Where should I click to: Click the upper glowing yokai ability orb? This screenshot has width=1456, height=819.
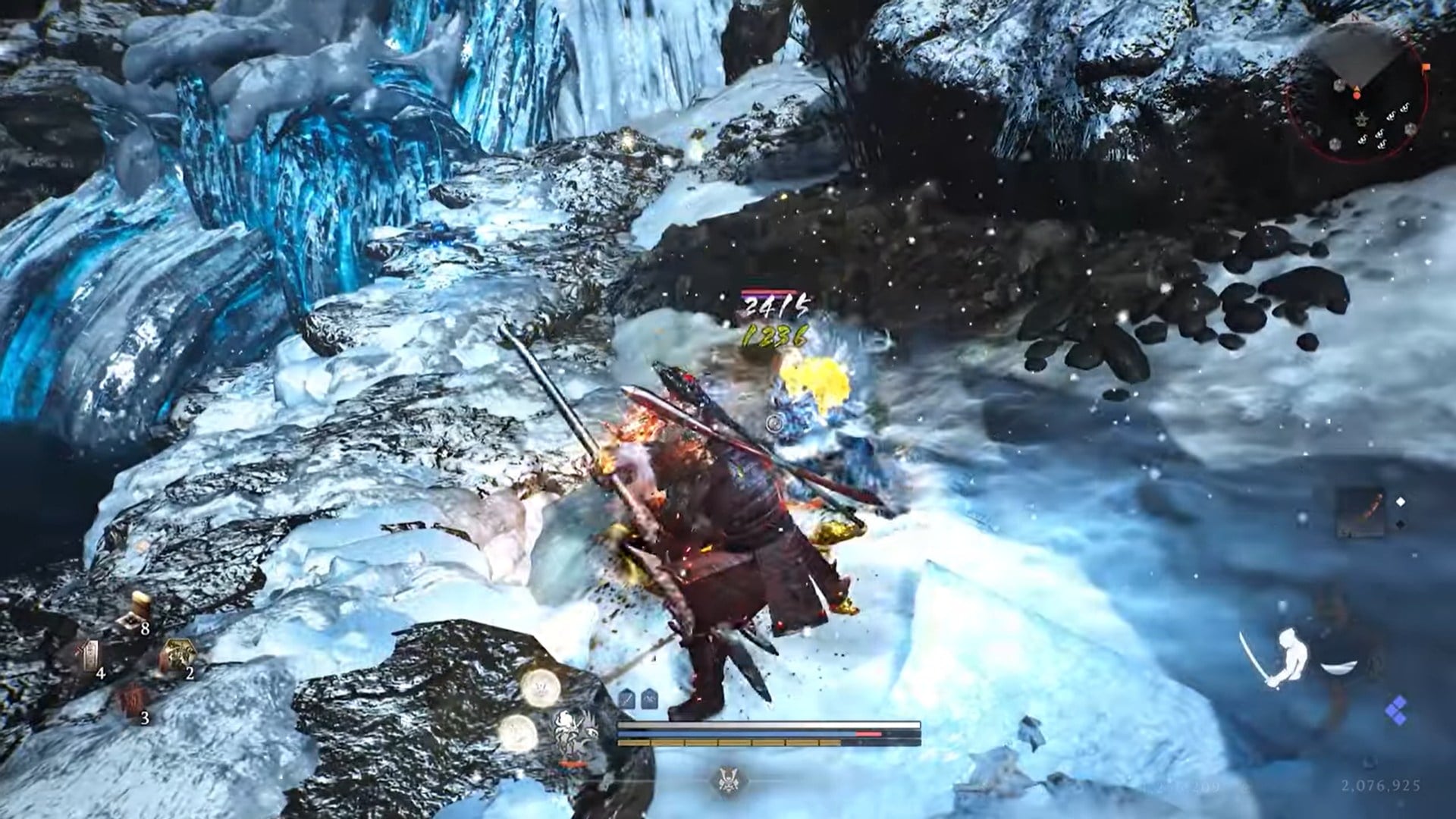(x=541, y=688)
